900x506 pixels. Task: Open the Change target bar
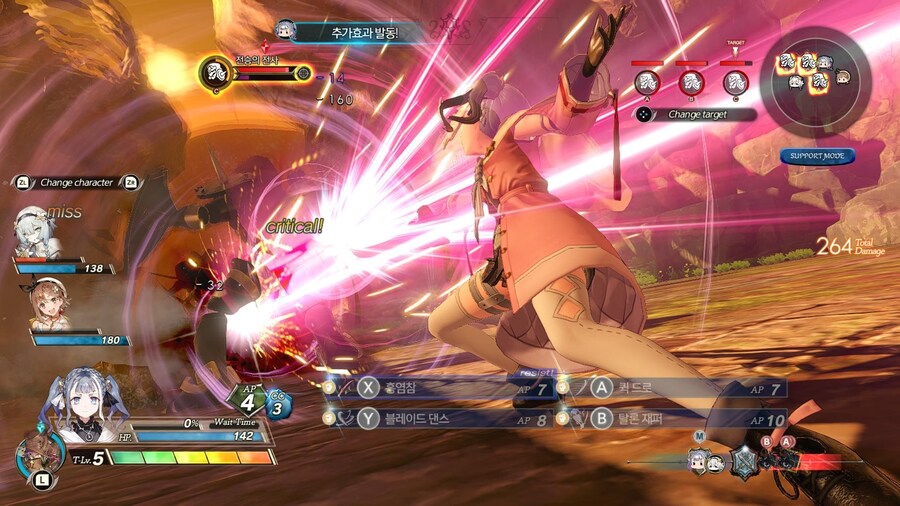coord(696,114)
